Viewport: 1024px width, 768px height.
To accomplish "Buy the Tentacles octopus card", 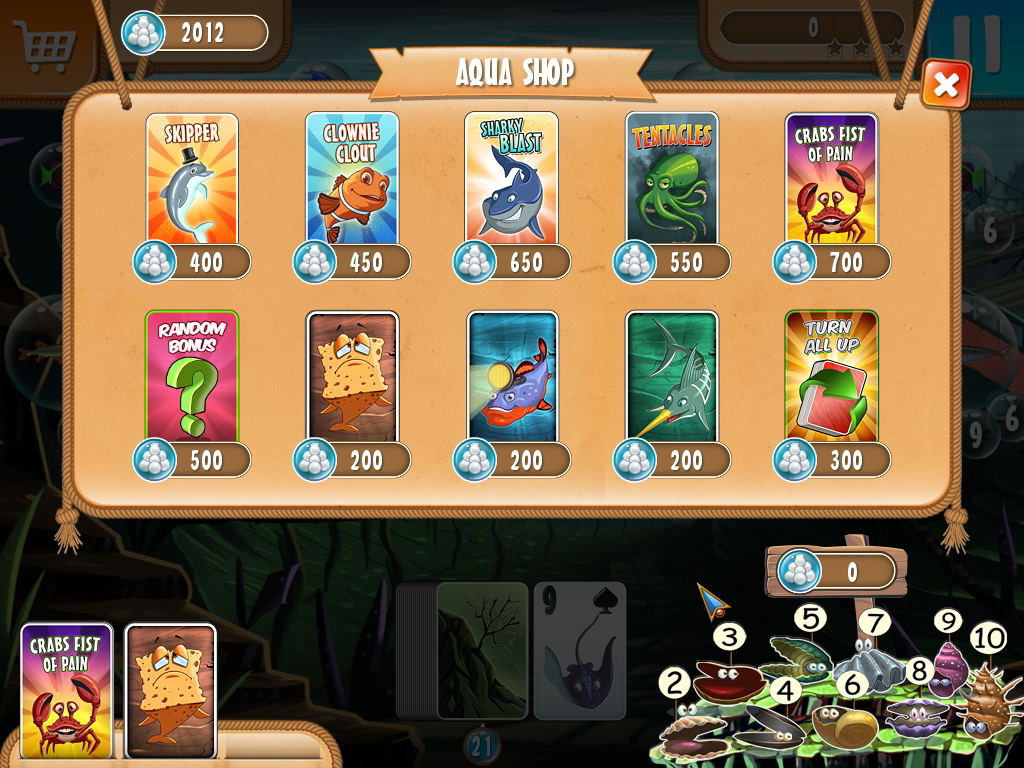I will tap(671, 180).
